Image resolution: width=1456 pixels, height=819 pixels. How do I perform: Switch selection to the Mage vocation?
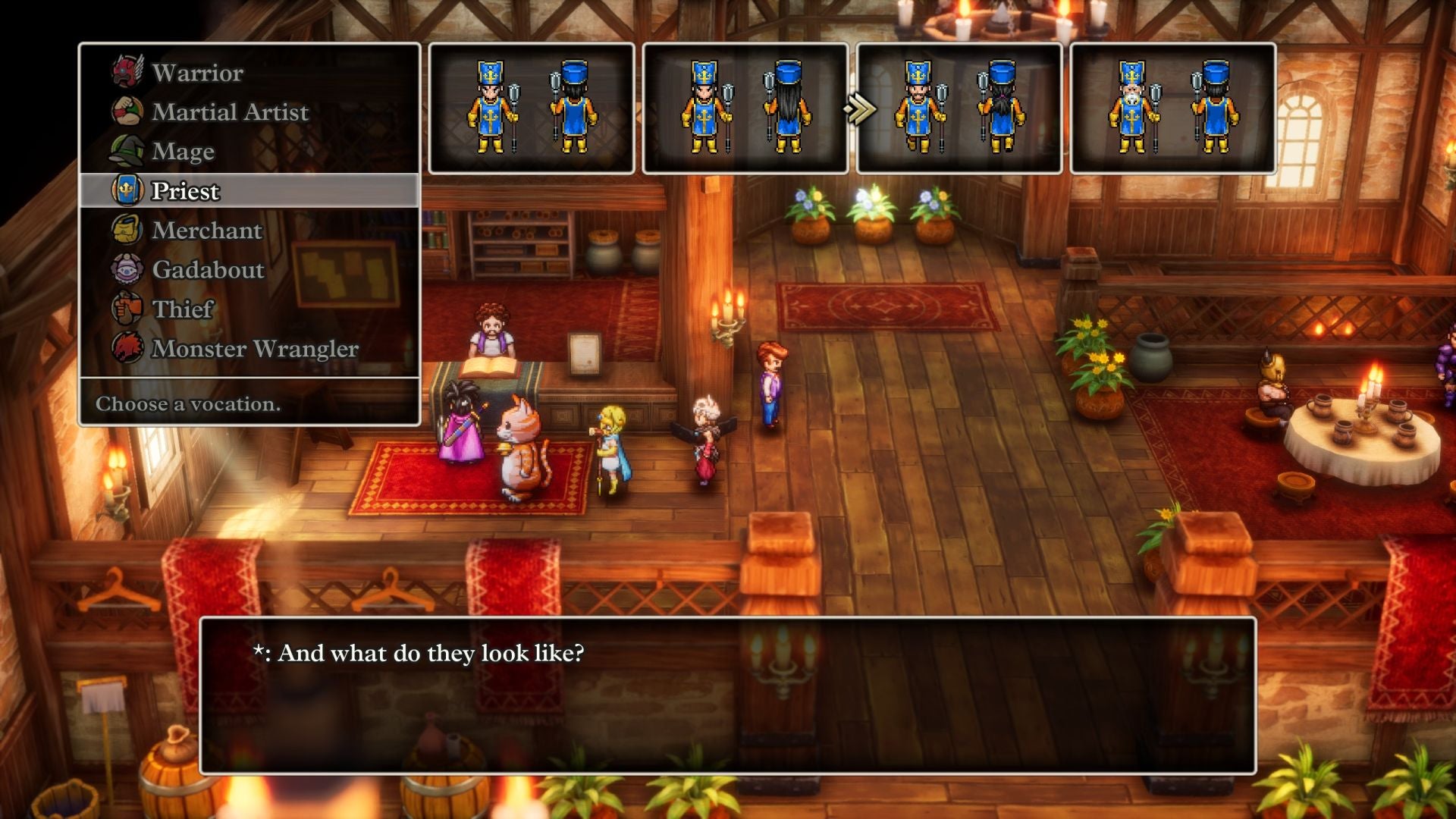tap(182, 151)
